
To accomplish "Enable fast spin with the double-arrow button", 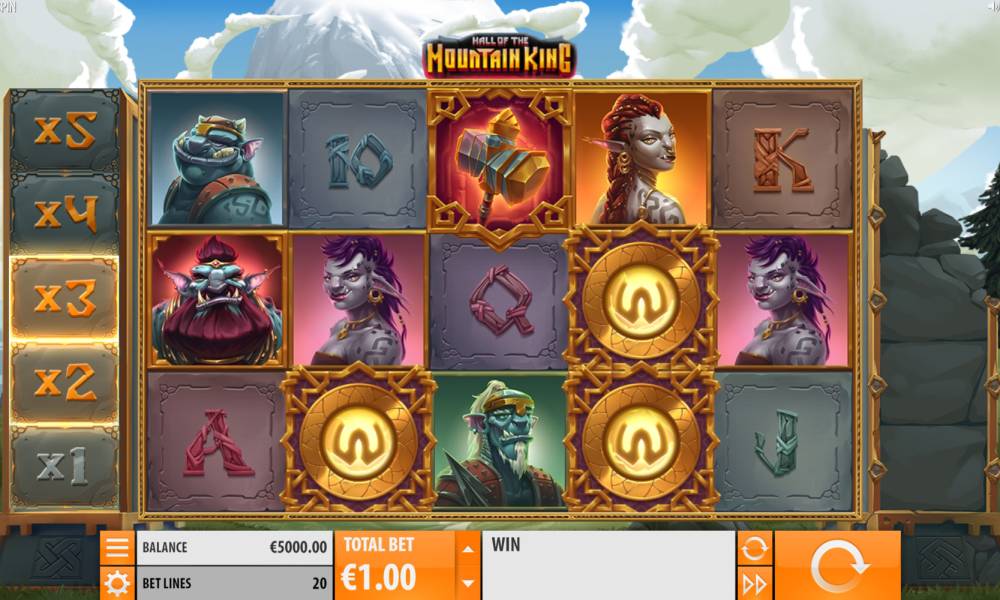I will [x=755, y=583].
